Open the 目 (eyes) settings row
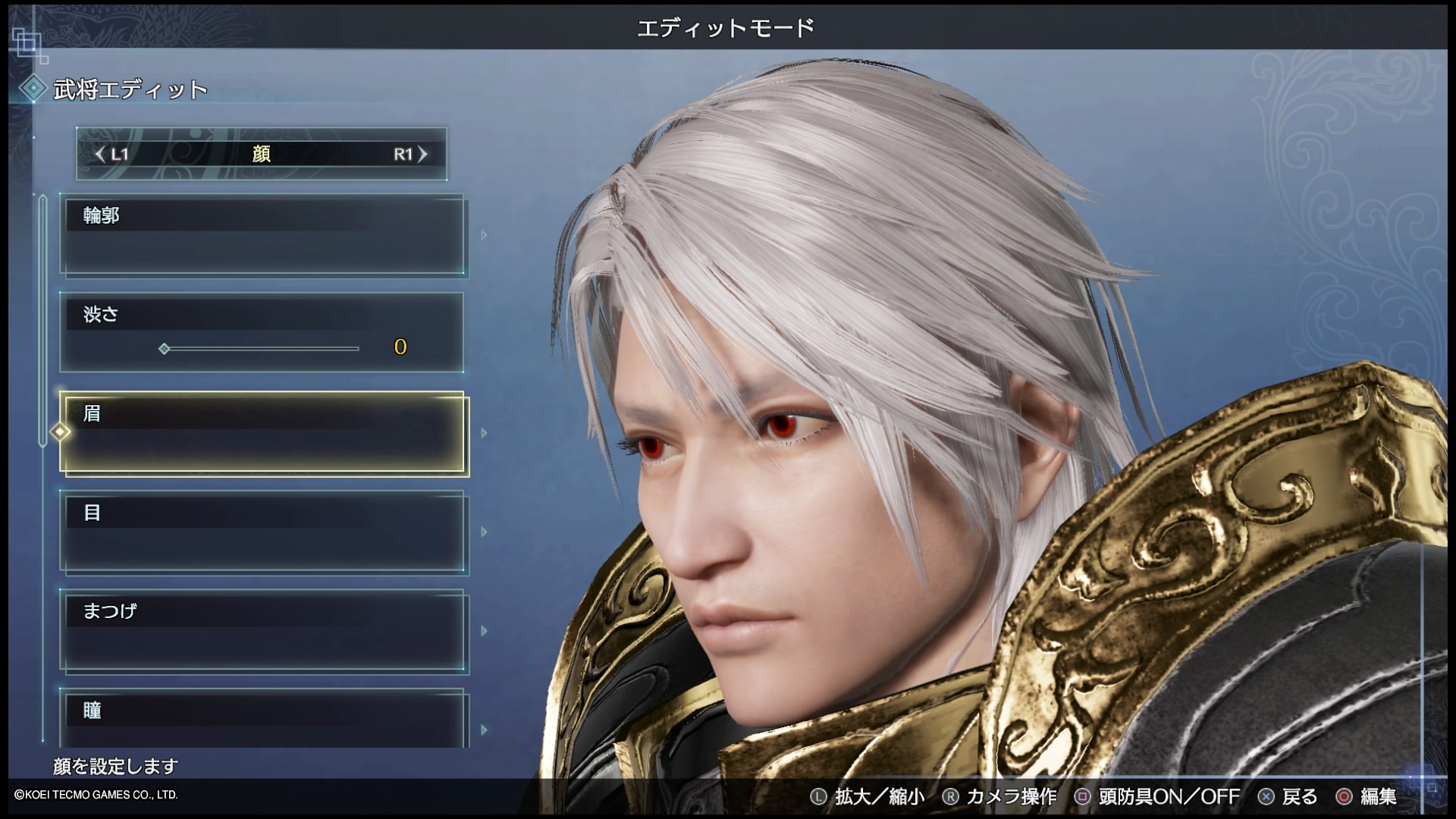This screenshot has height=819, width=1456. coord(262,532)
